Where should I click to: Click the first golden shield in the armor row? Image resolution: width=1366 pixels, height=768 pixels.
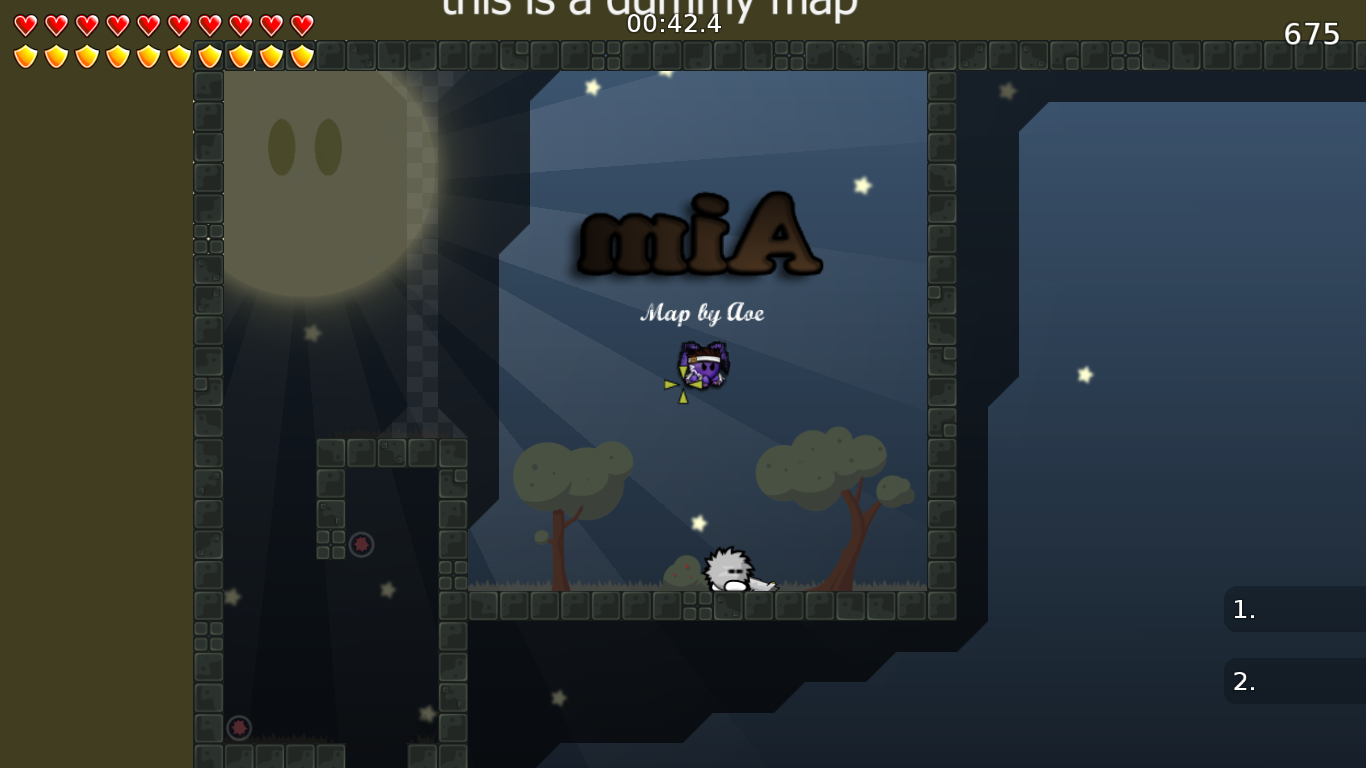(25, 57)
